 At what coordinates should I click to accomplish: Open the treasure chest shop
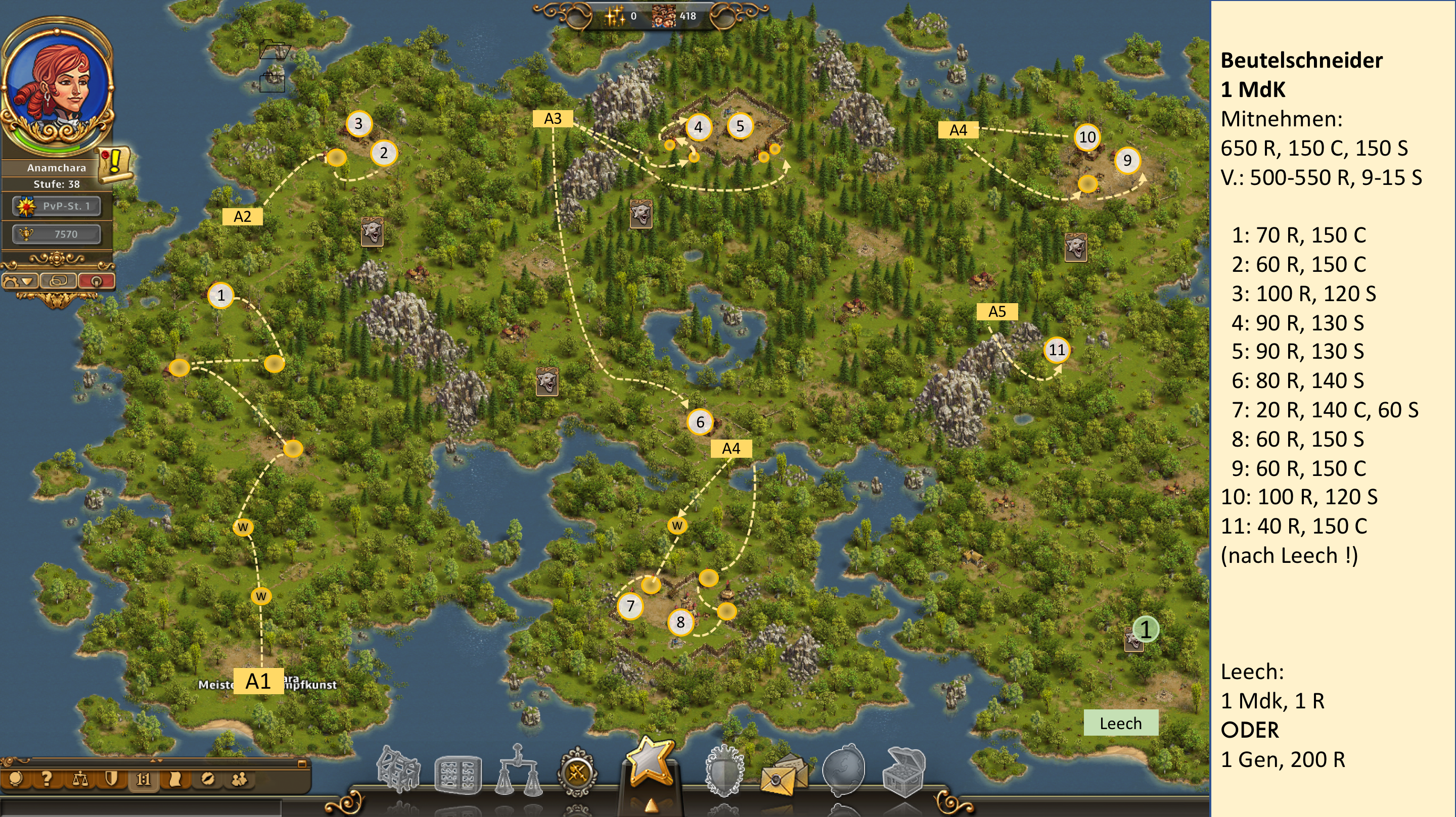904,771
